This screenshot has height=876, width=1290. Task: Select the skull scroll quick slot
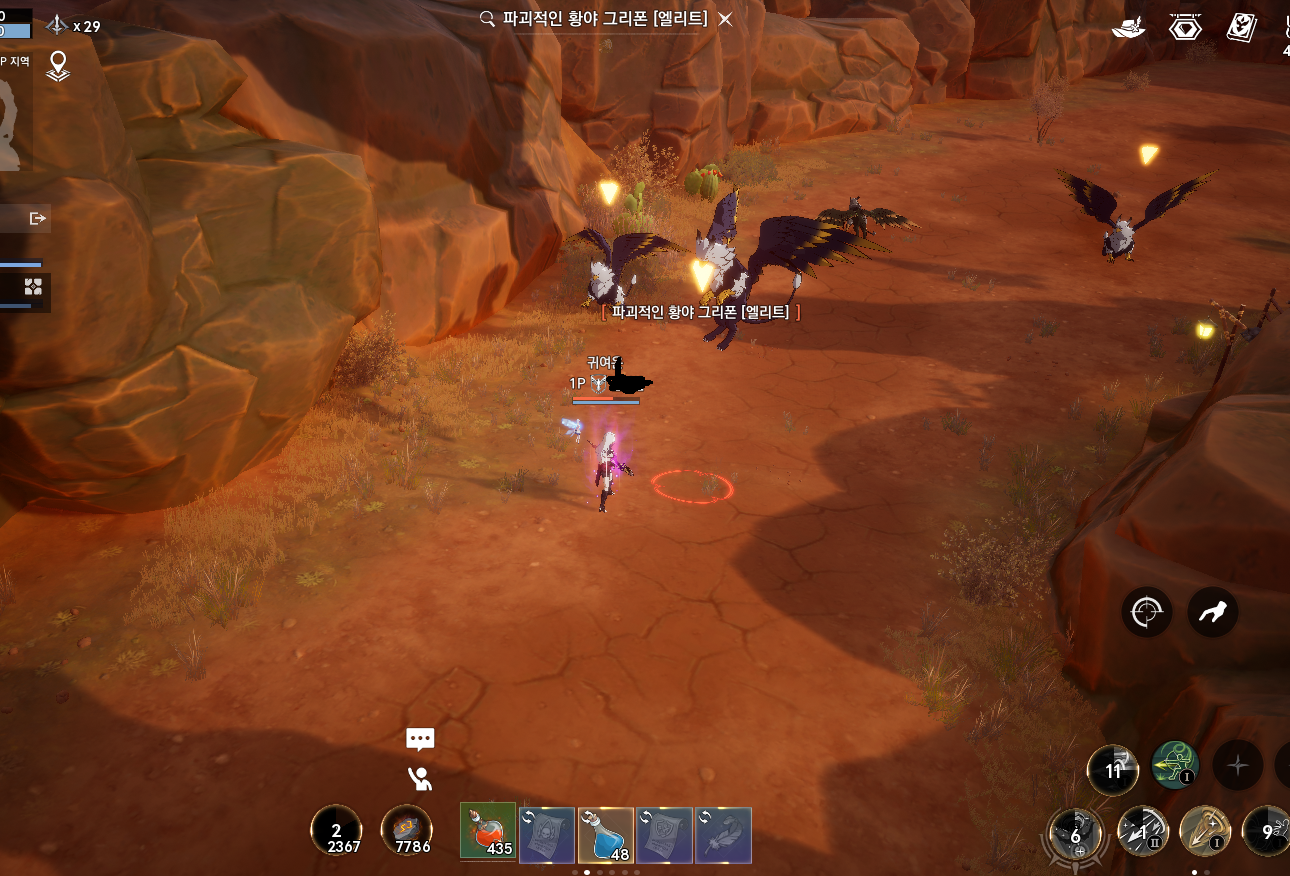(x=547, y=835)
